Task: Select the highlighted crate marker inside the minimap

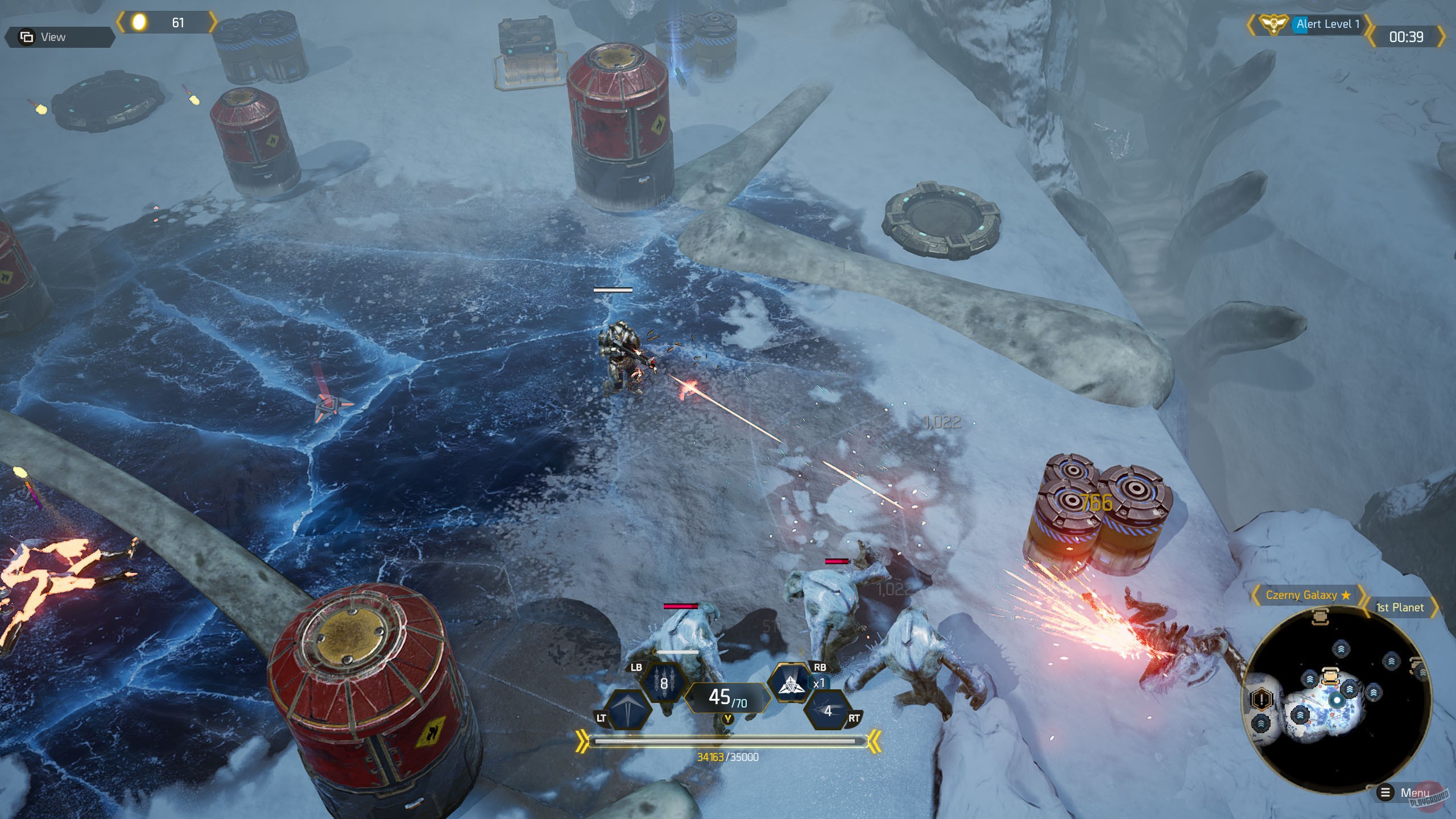Action: [1329, 676]
